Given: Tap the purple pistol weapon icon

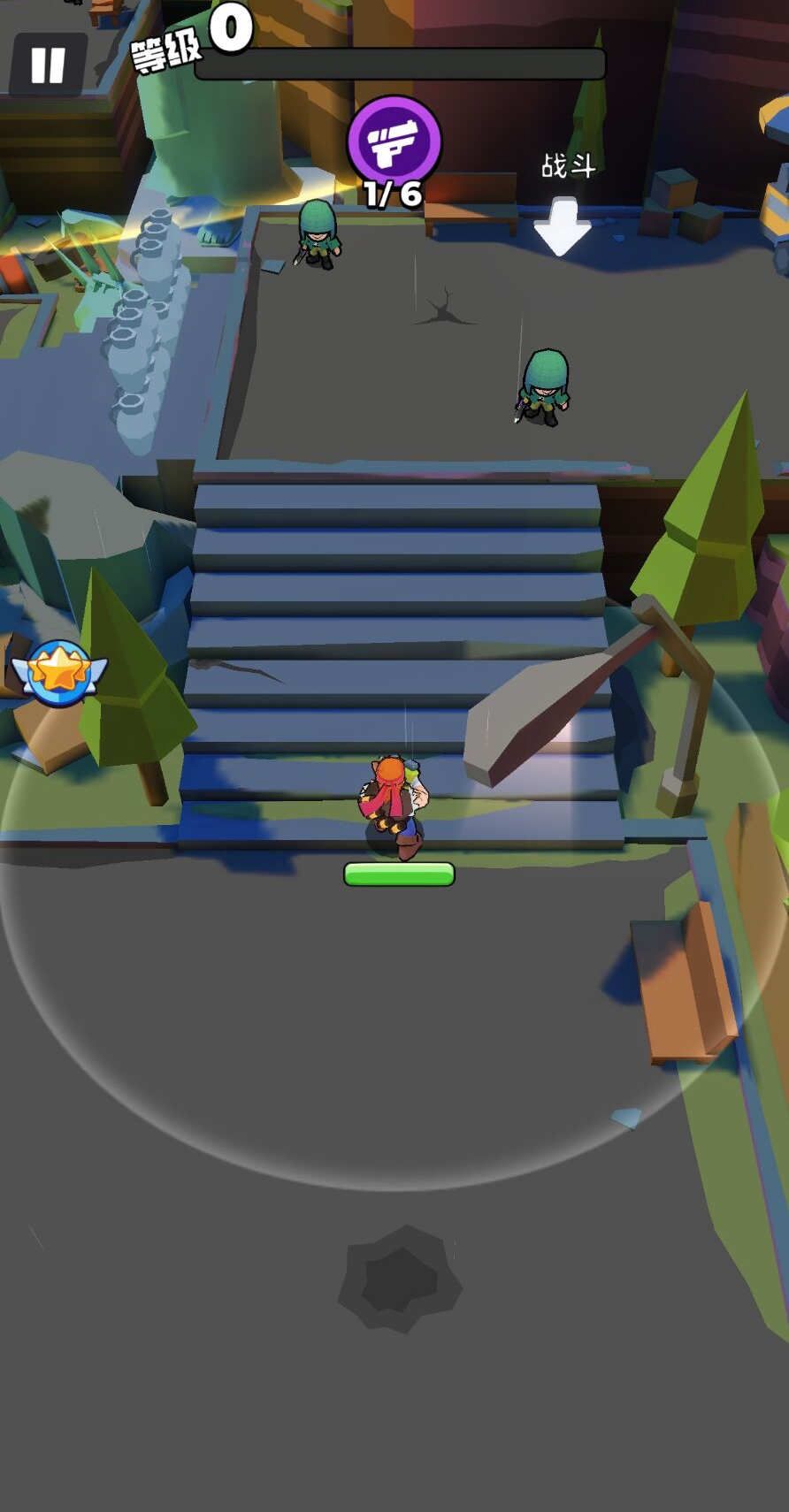Looking at the screenshot, I should tap(394, 141).
